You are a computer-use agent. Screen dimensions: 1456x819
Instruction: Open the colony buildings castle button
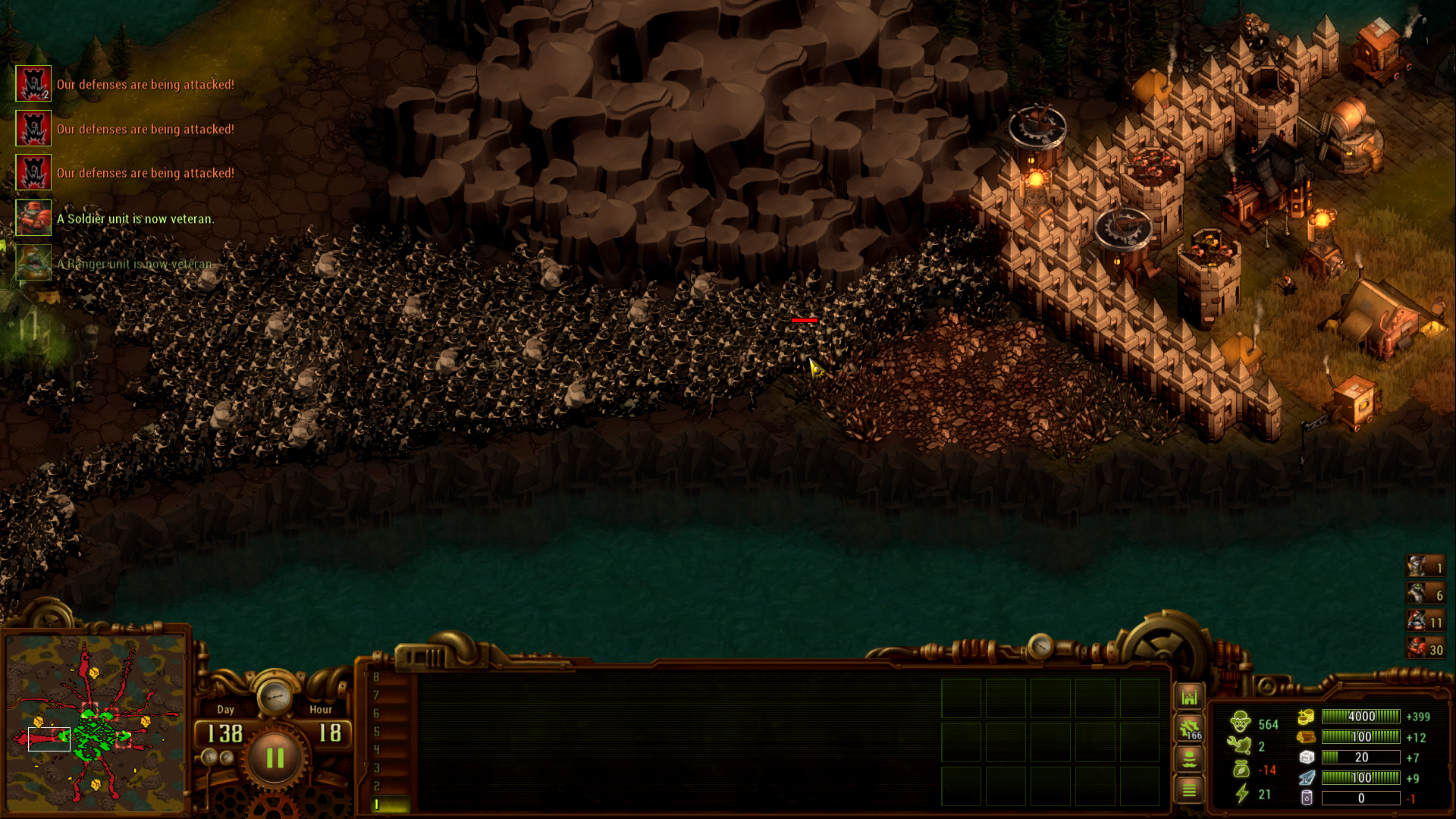1189,697
